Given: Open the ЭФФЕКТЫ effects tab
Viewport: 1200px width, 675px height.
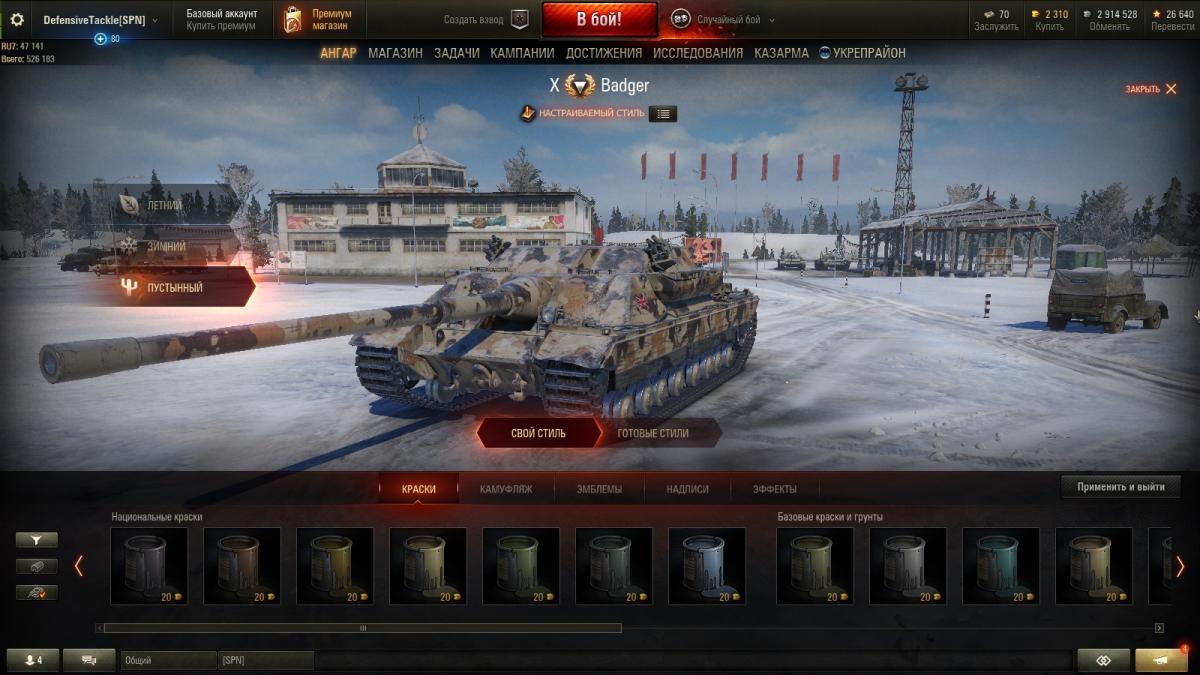Looking at the screenshot, I should pyautogui.click(x=775, y=489).
